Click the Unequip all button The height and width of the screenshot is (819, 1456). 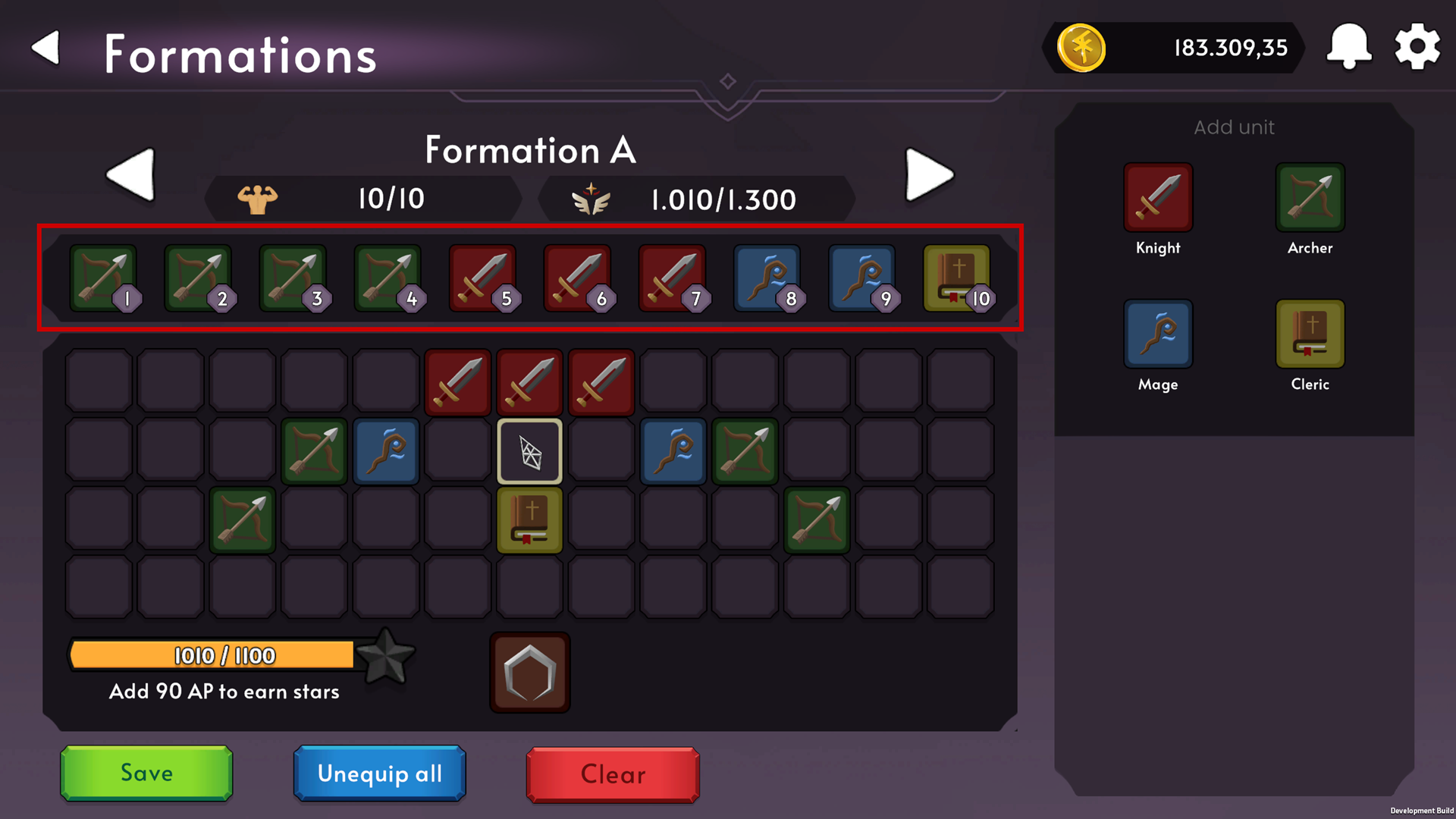[x=378, y=774]
